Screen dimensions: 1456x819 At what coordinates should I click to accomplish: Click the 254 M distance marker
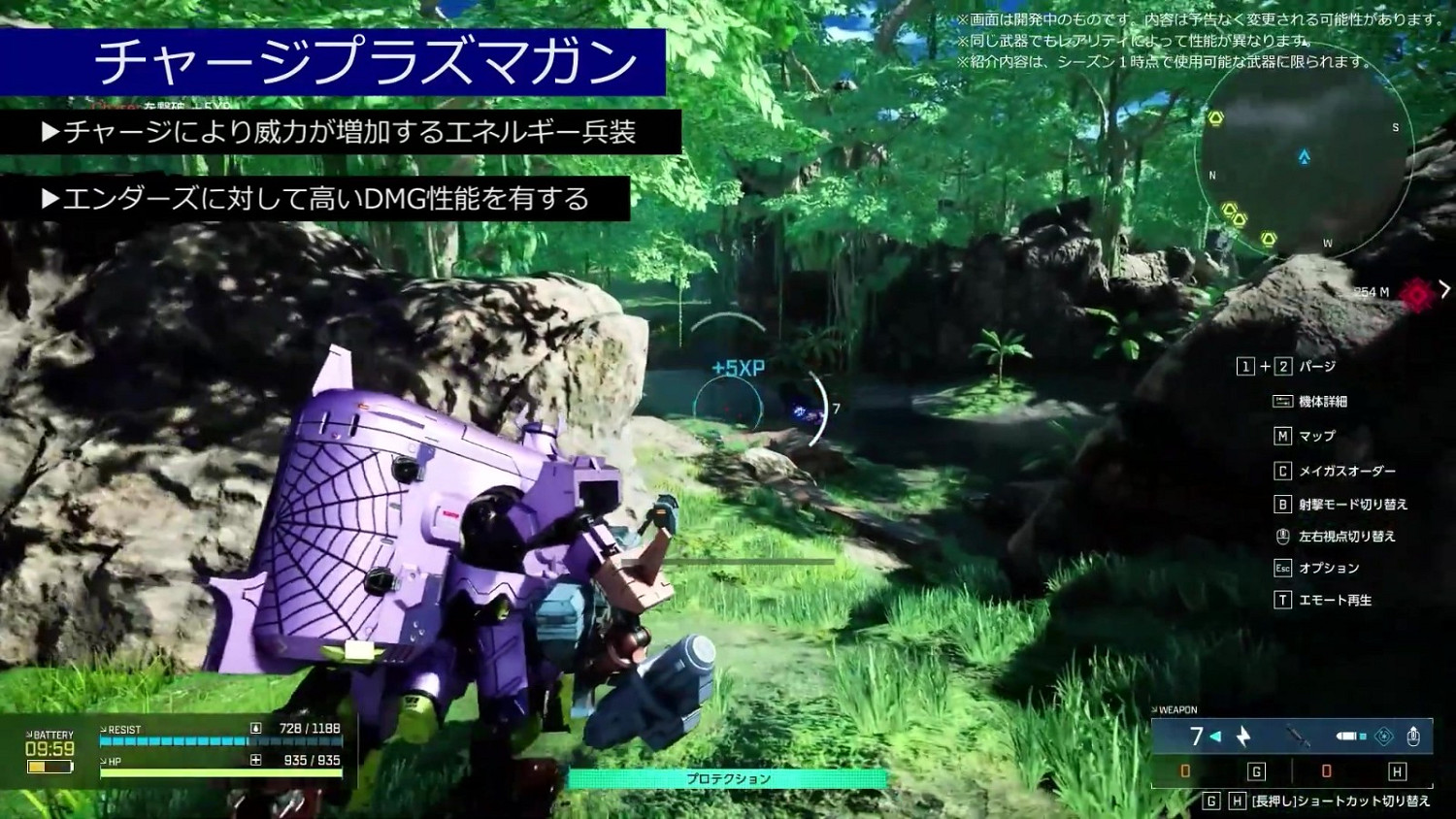point(1370,291)
